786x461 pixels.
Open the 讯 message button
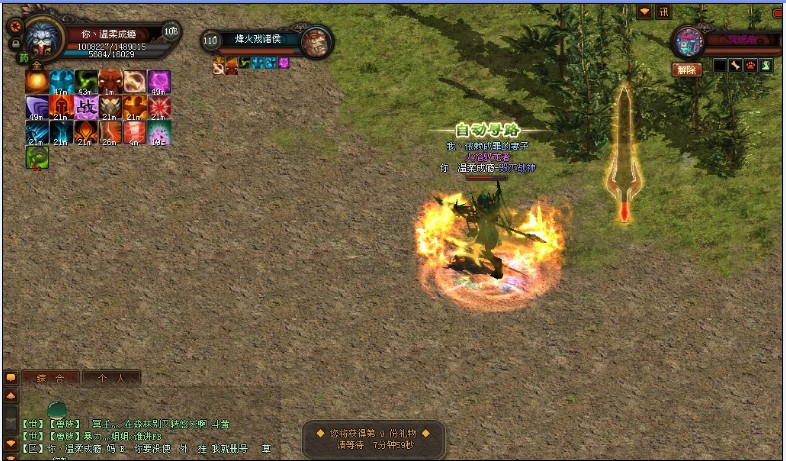click(662, 11)
